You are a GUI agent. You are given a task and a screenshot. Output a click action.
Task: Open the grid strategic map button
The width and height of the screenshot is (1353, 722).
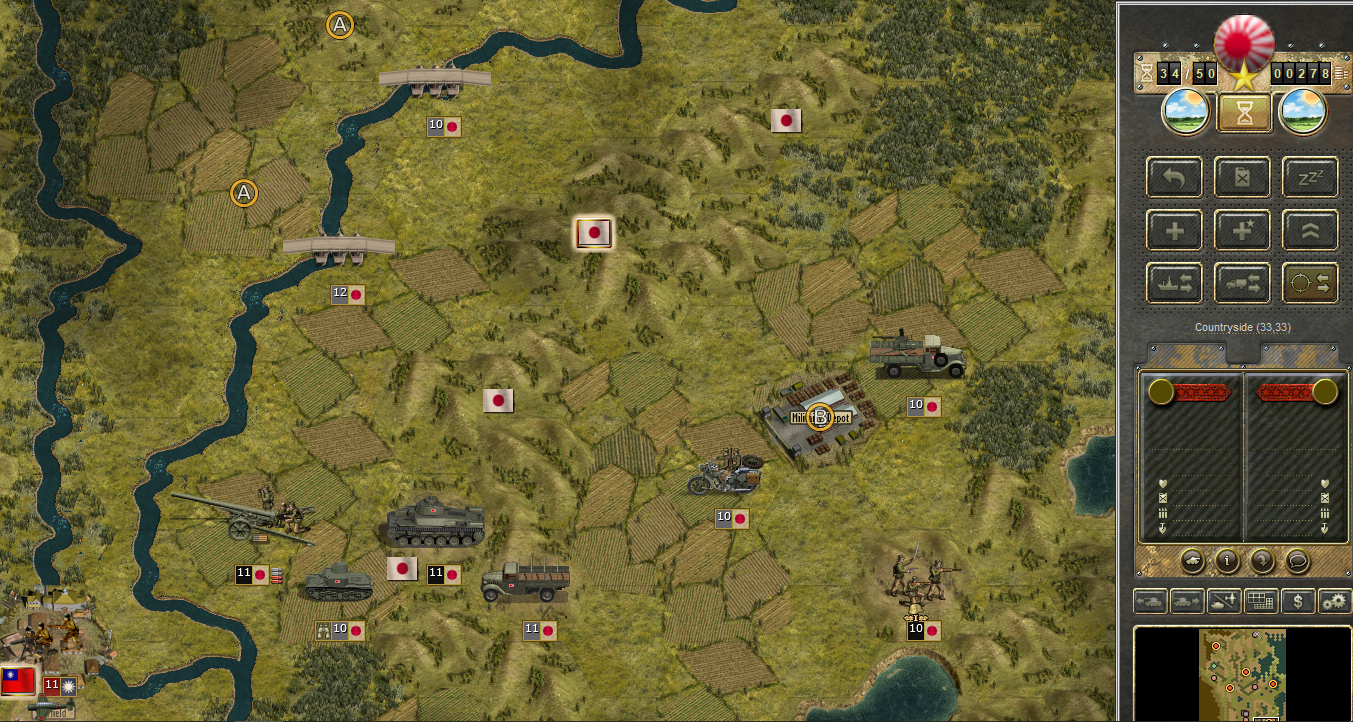1261,601
